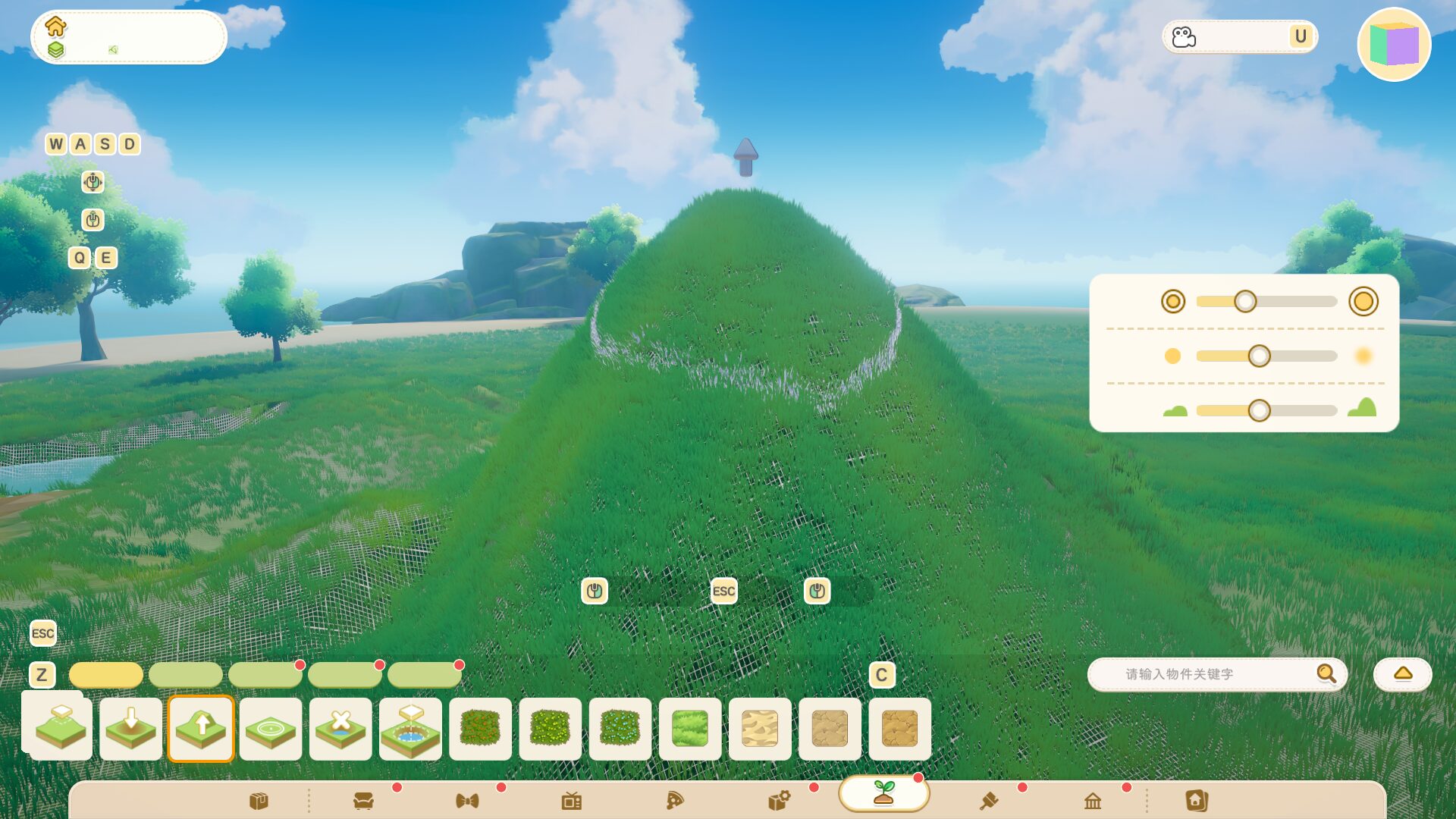The height and width of the screenshot is (819, 1456).
Task: Choose the dig pond tool
Action: point(410,729)
